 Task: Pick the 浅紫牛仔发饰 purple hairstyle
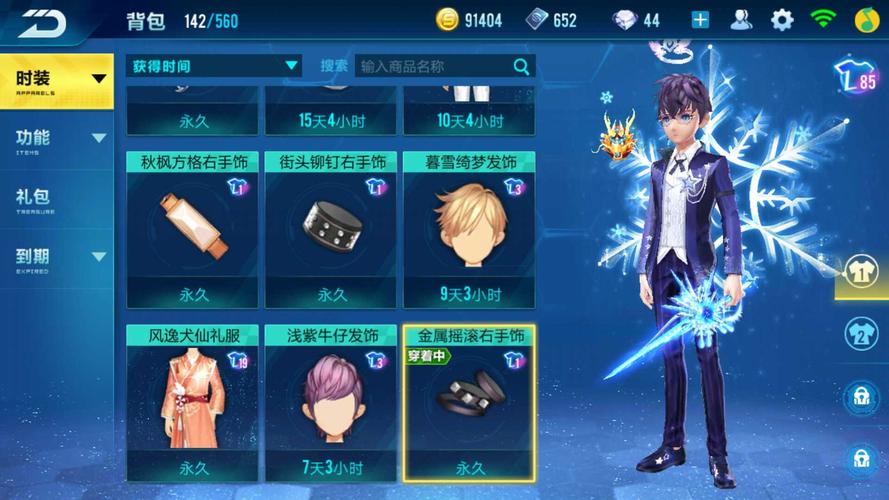click(x=330, y=402)
